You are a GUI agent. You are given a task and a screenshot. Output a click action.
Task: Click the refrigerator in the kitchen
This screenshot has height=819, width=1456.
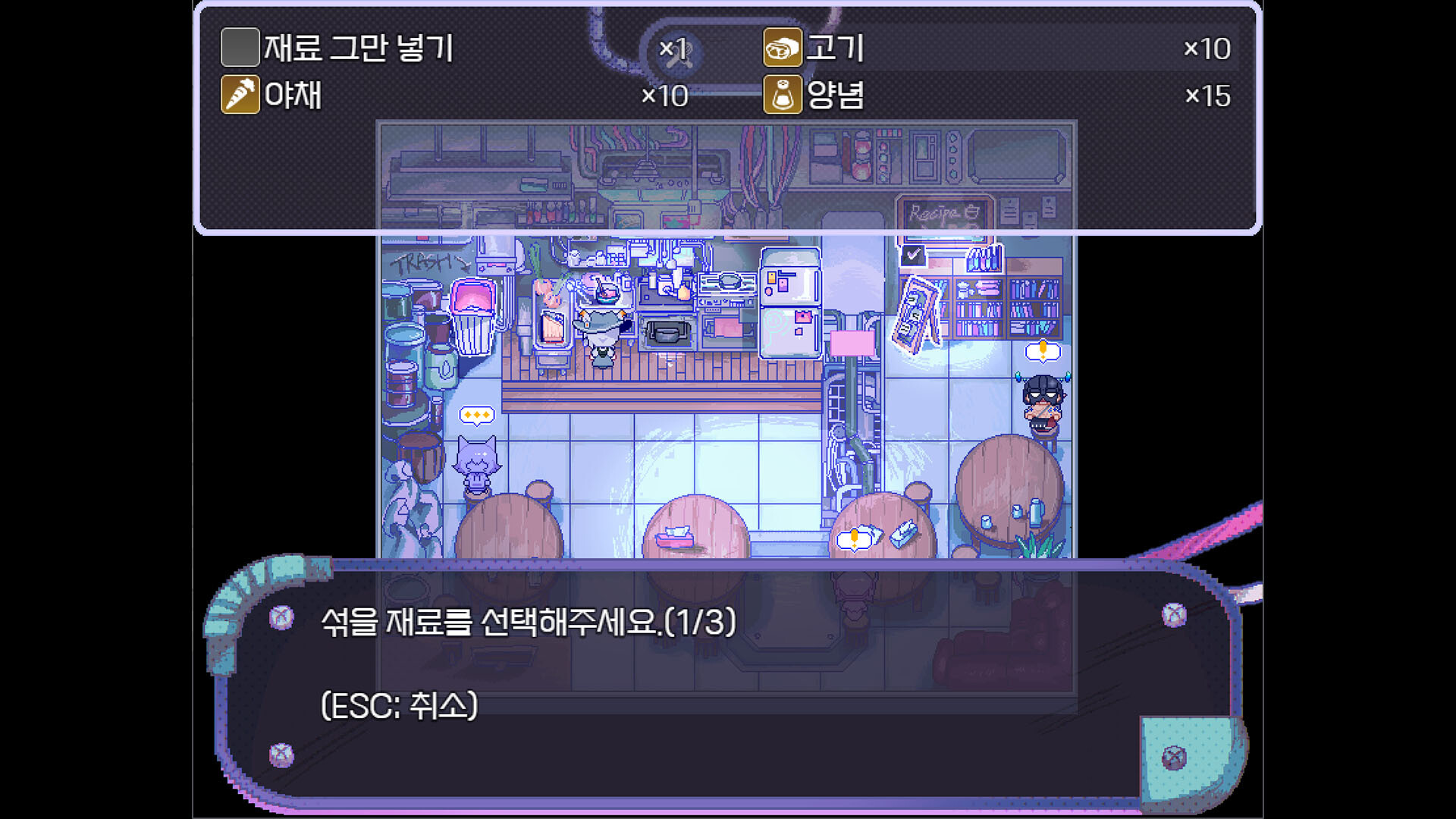tap(789, 303)
